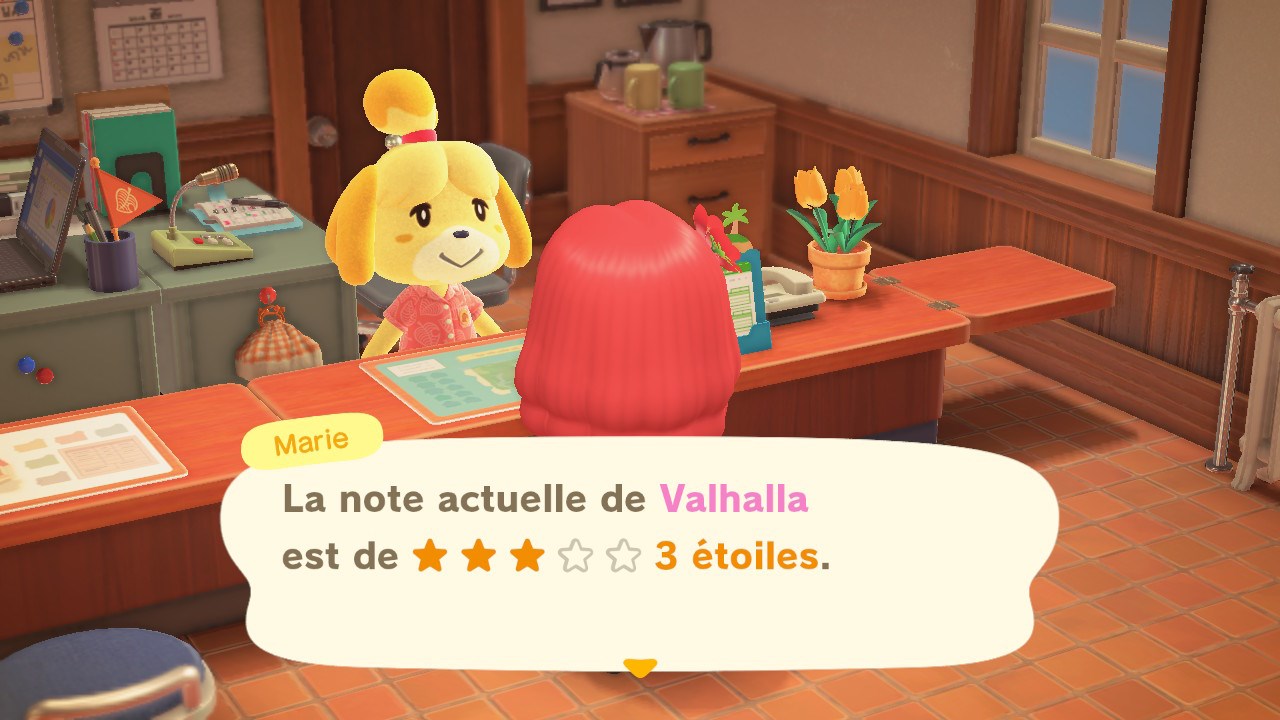Select the Marie name tag
1280x720 pixels.
(313, 440)
